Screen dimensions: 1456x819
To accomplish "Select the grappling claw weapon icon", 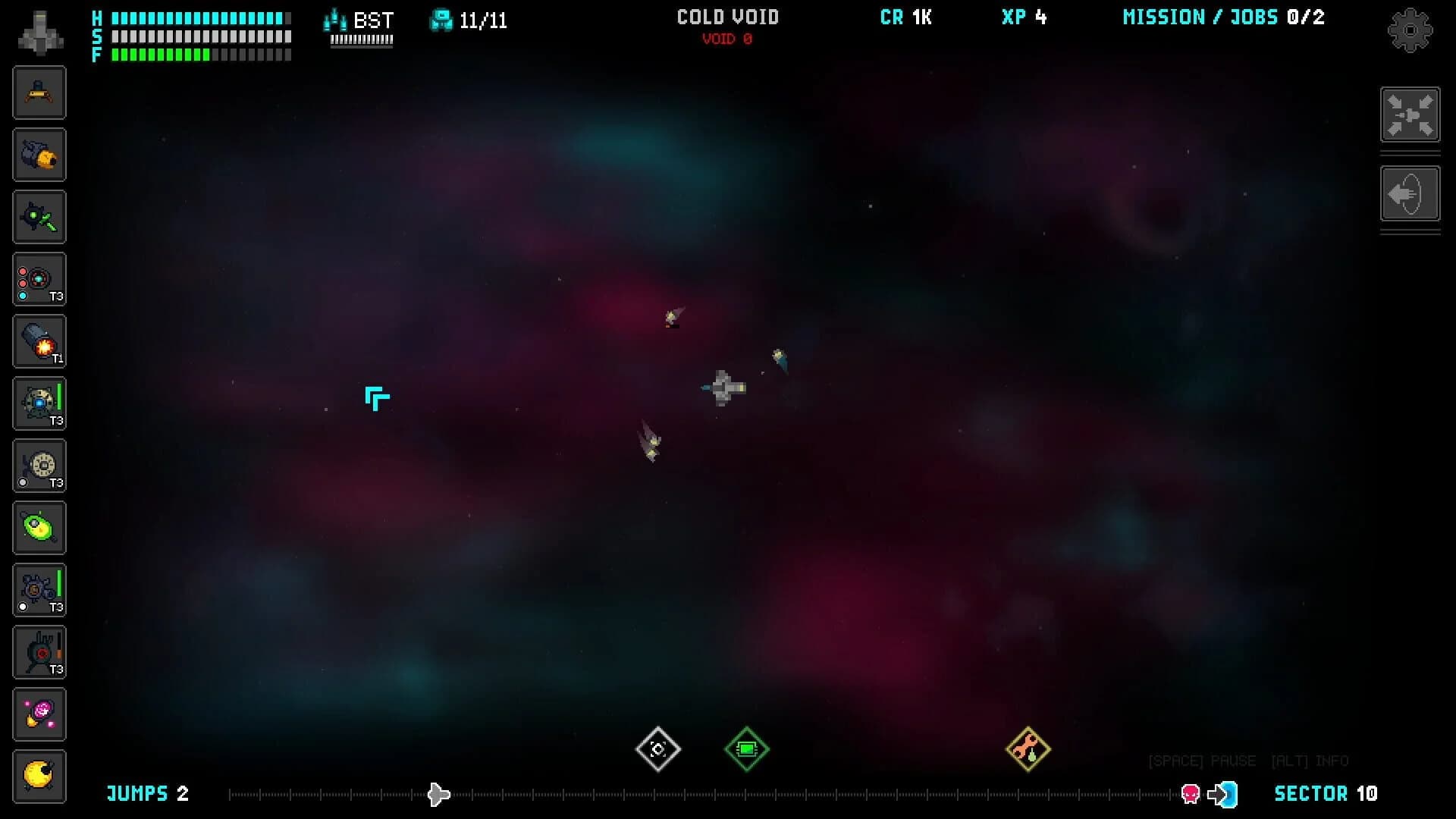I will pyautogui.click(x=39, y=93).
